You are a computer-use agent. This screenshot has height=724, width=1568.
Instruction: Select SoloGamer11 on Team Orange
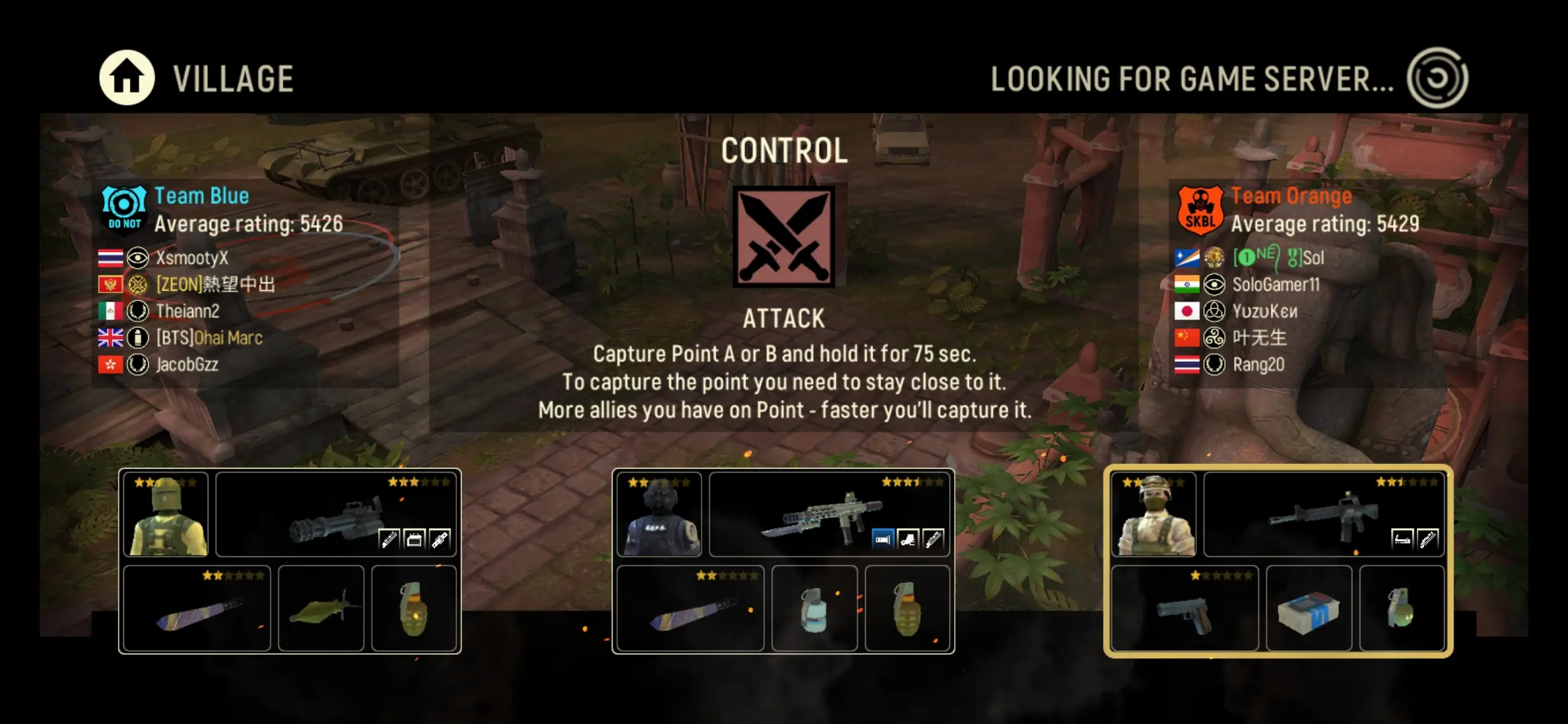click(x=1275, y=285)
